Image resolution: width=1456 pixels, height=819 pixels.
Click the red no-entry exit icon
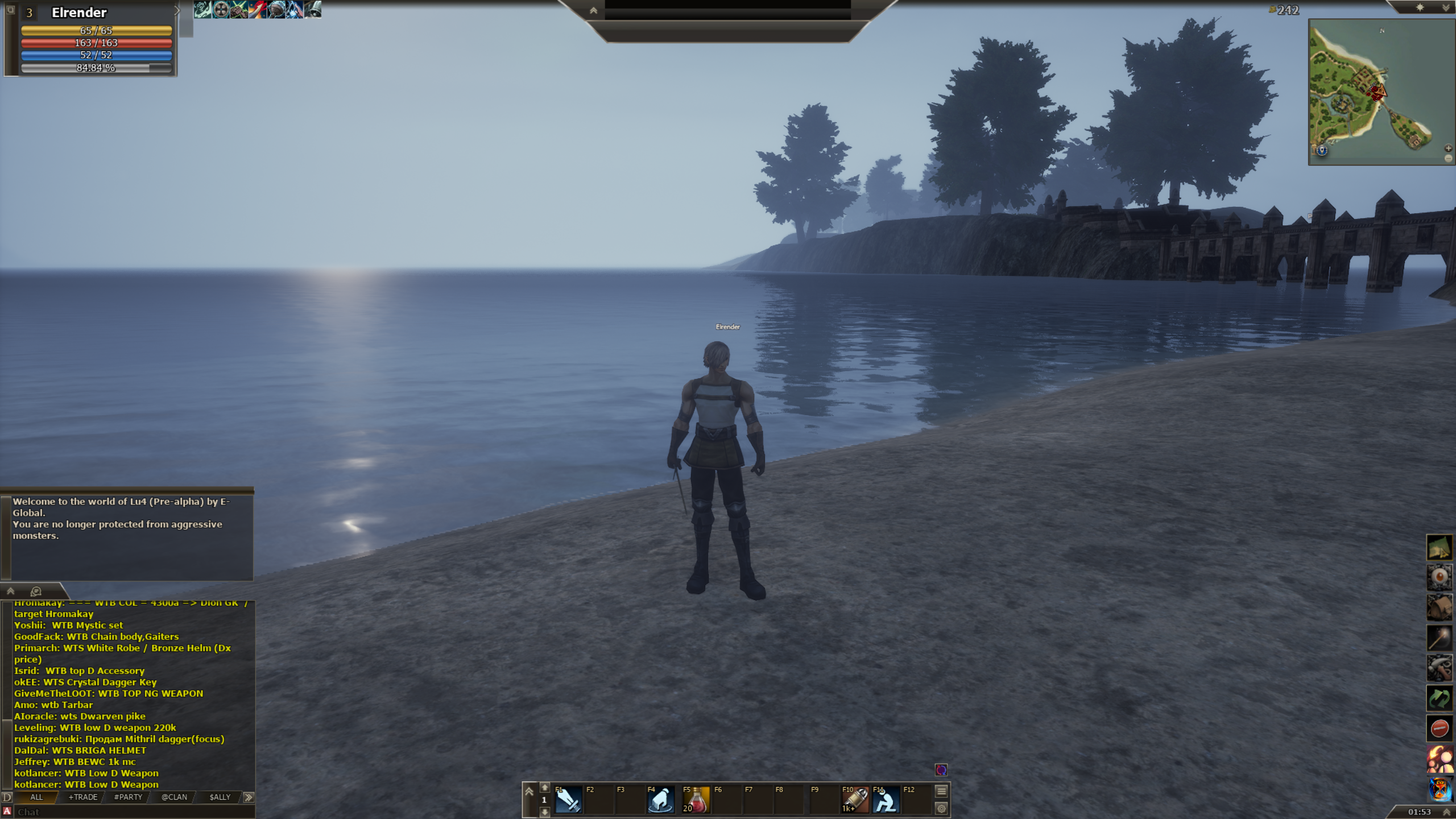pyautogui.click(x=1439, y=728)
